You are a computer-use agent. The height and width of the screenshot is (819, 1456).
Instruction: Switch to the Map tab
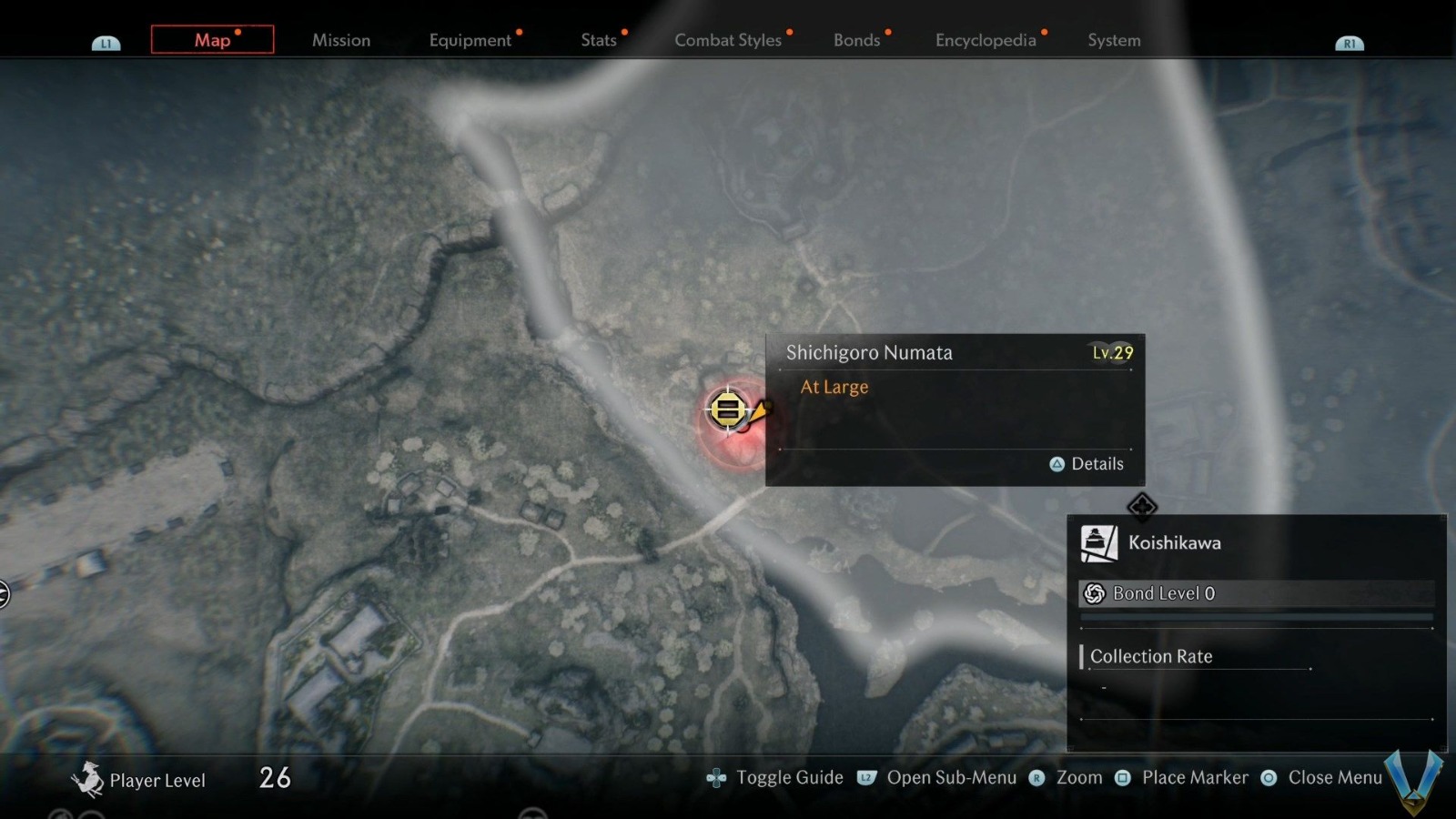(212, 40)
